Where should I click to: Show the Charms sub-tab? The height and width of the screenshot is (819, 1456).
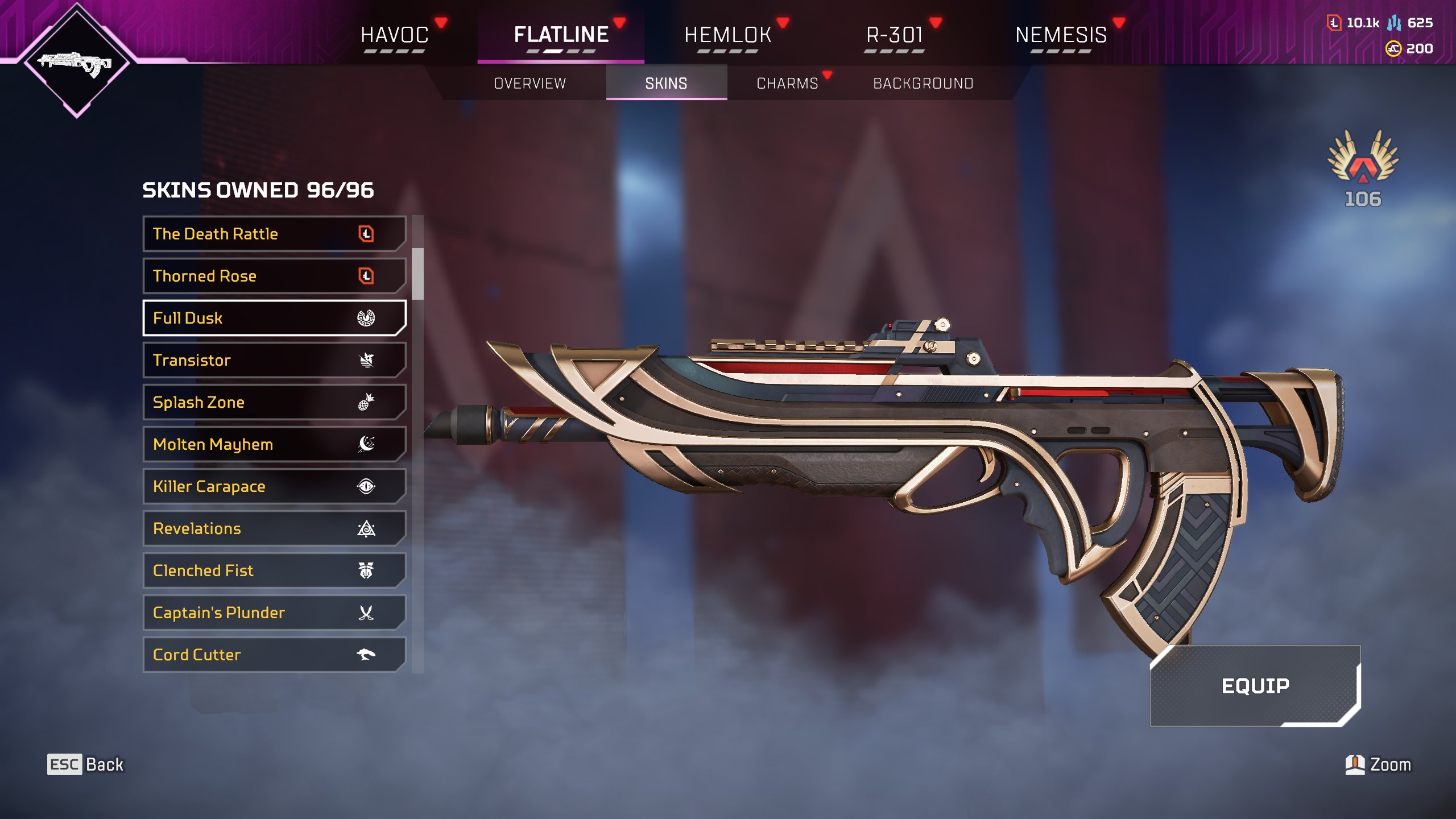[787, 84]
